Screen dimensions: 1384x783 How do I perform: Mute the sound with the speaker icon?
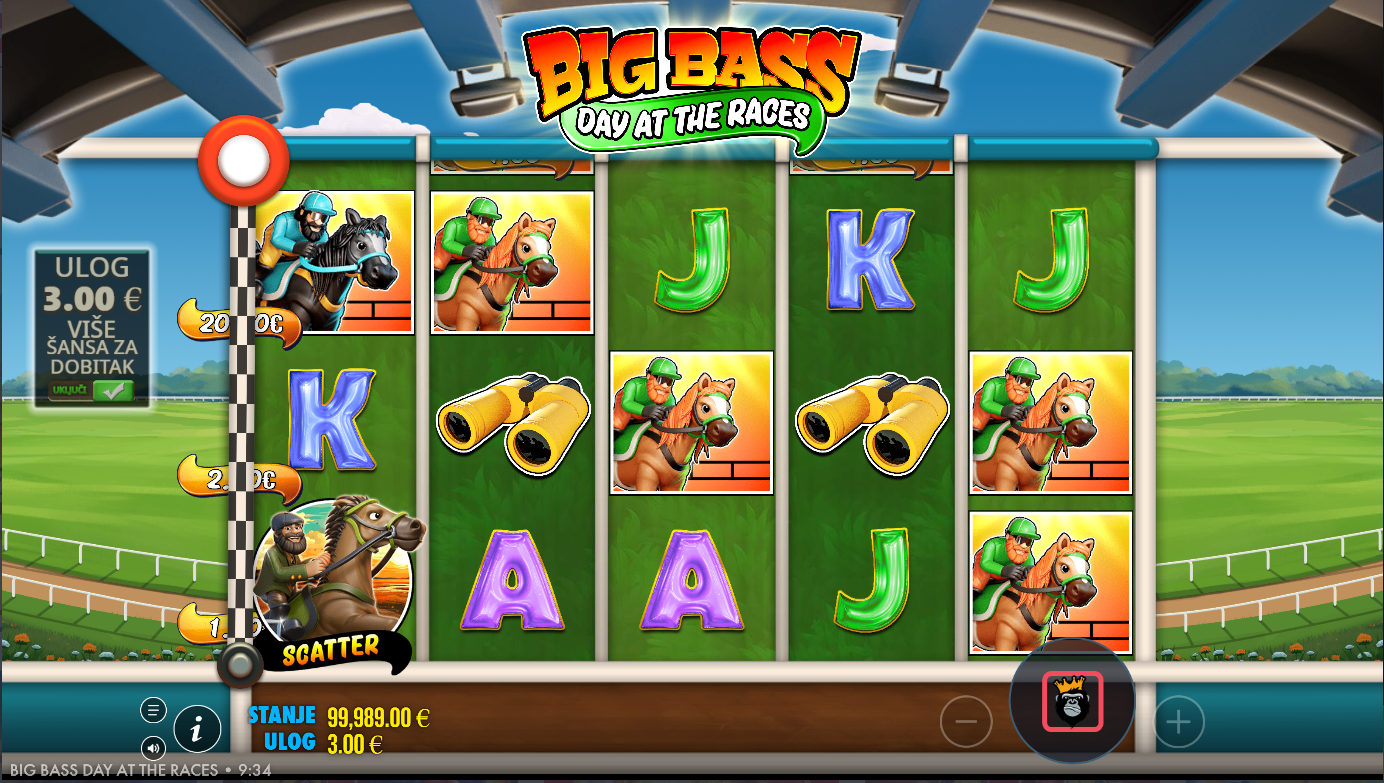click(153, 747)
